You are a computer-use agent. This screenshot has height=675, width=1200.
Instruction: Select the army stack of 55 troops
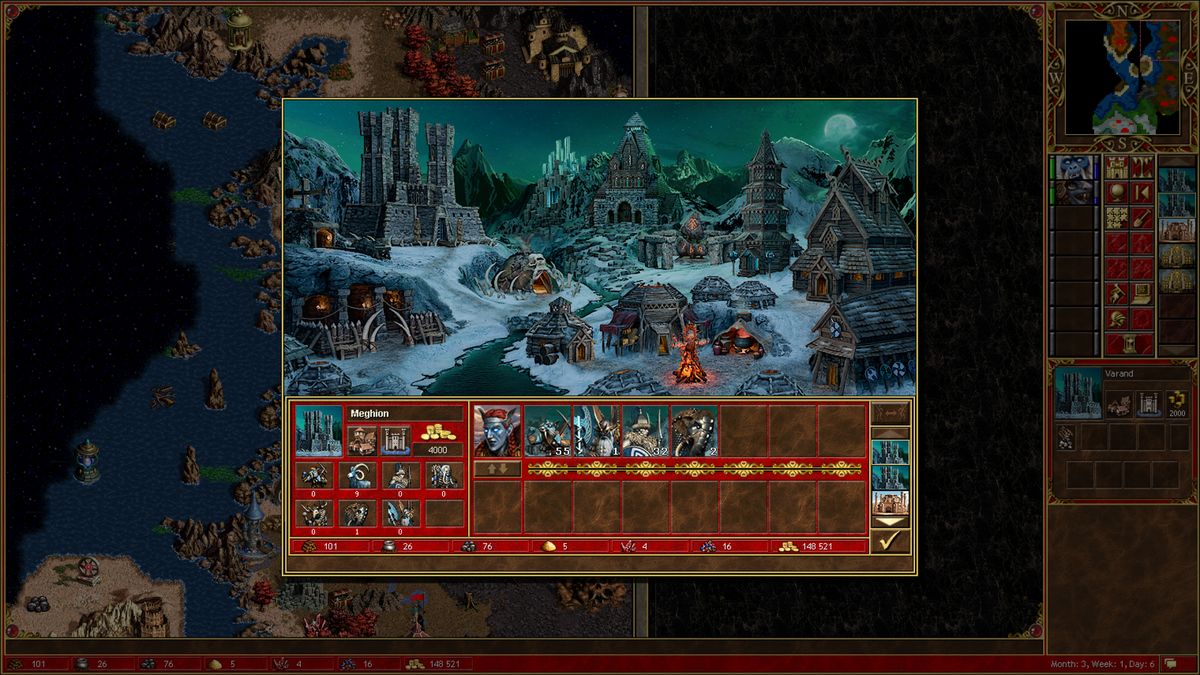click(x=547, y=431)
